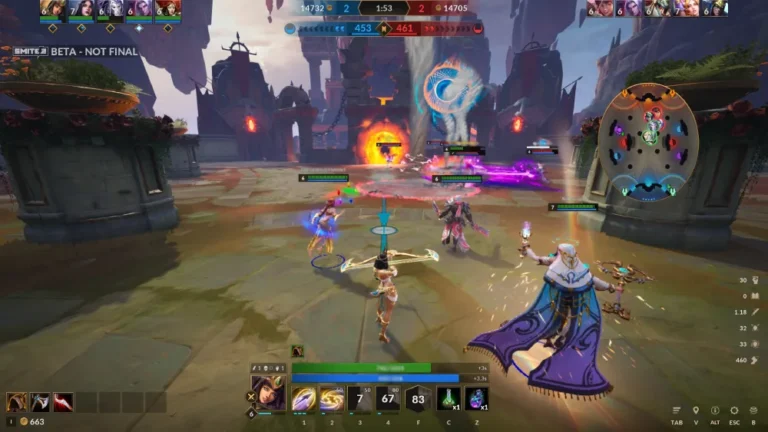The width and height of the screenshot is (768, 432).
Task: Click the first allied team portrait at the top
Action: pos(53,9)
